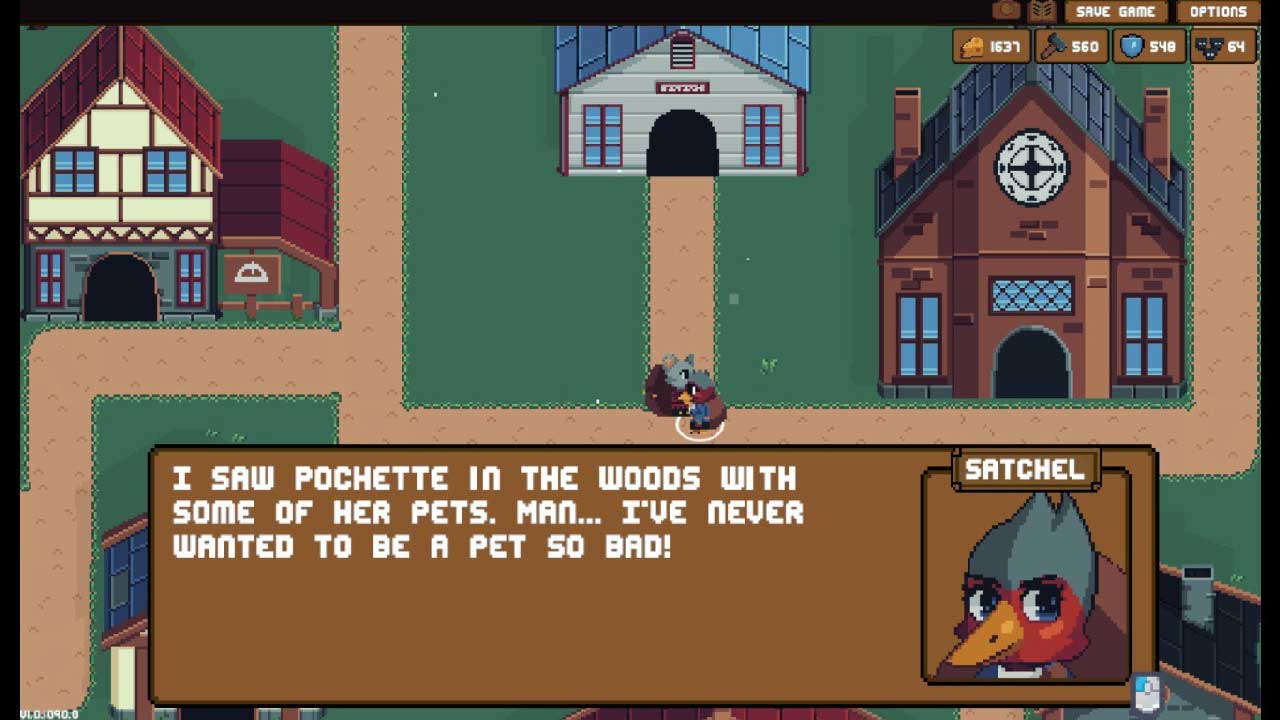Open the book journal icon
Screen dimensions: 1280x720
pos(1042,11)
